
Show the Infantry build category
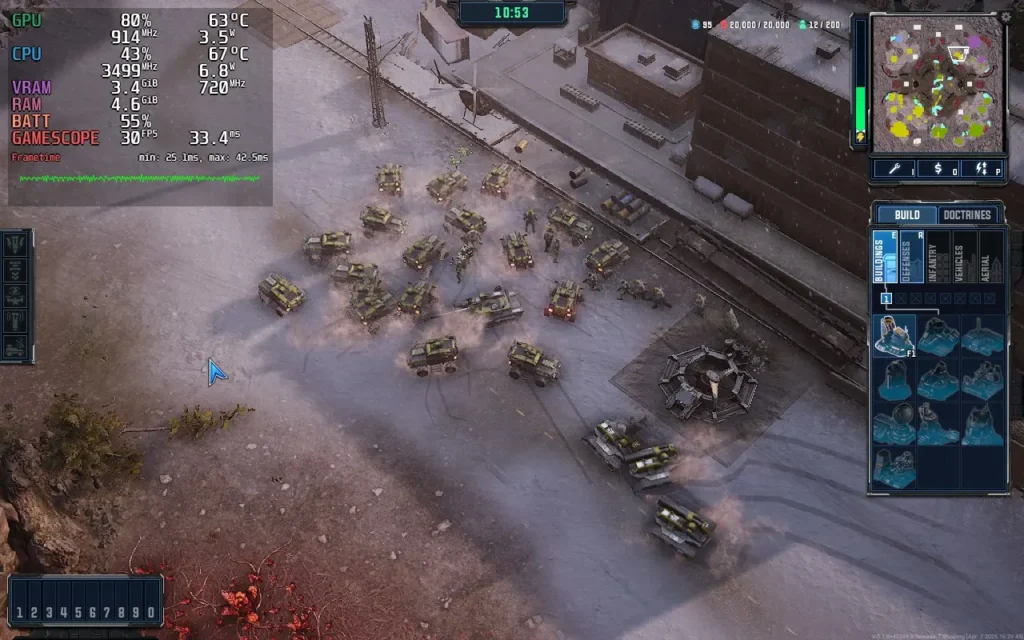pos(937,257)
